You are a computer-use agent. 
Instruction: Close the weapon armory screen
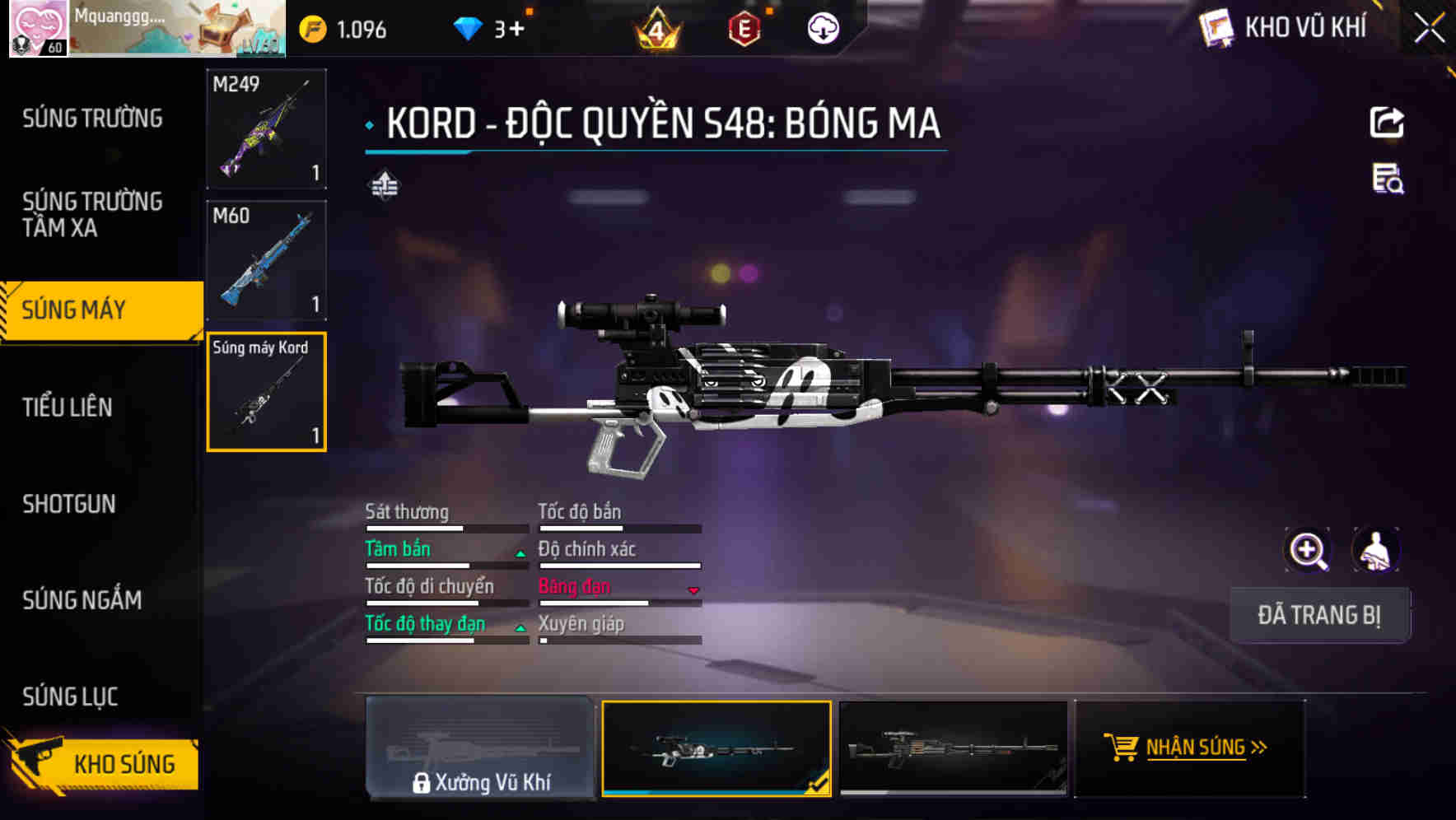(1429, 29)
